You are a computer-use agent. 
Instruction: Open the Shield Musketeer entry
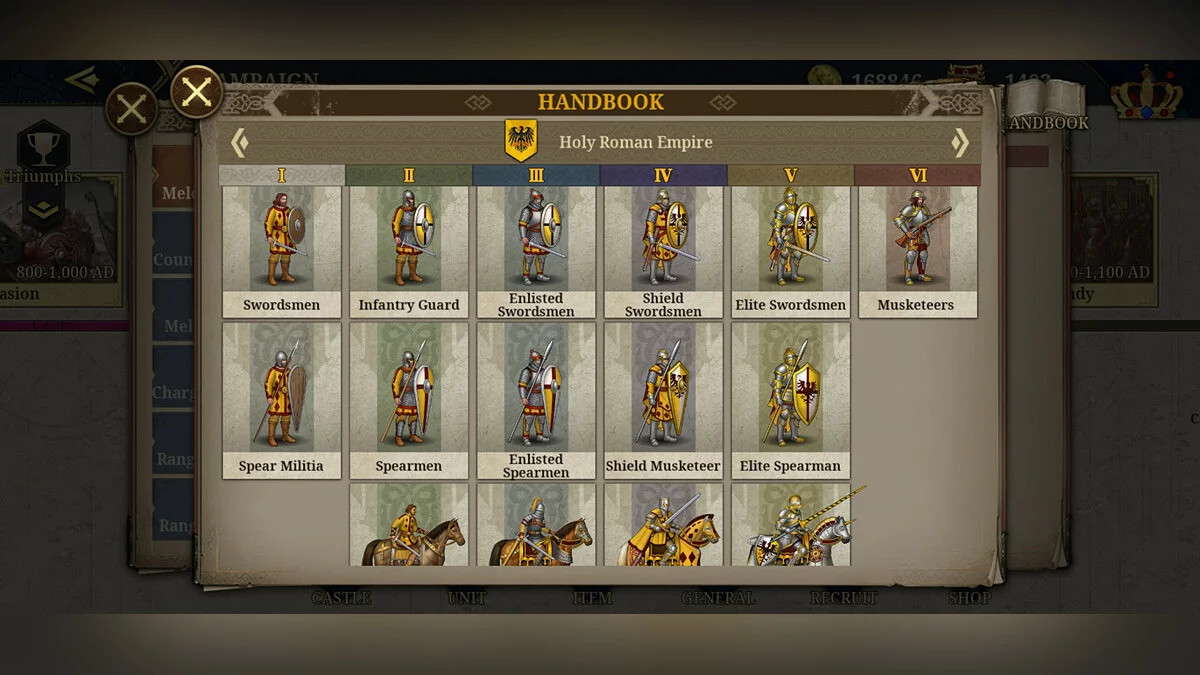(663, 400)
